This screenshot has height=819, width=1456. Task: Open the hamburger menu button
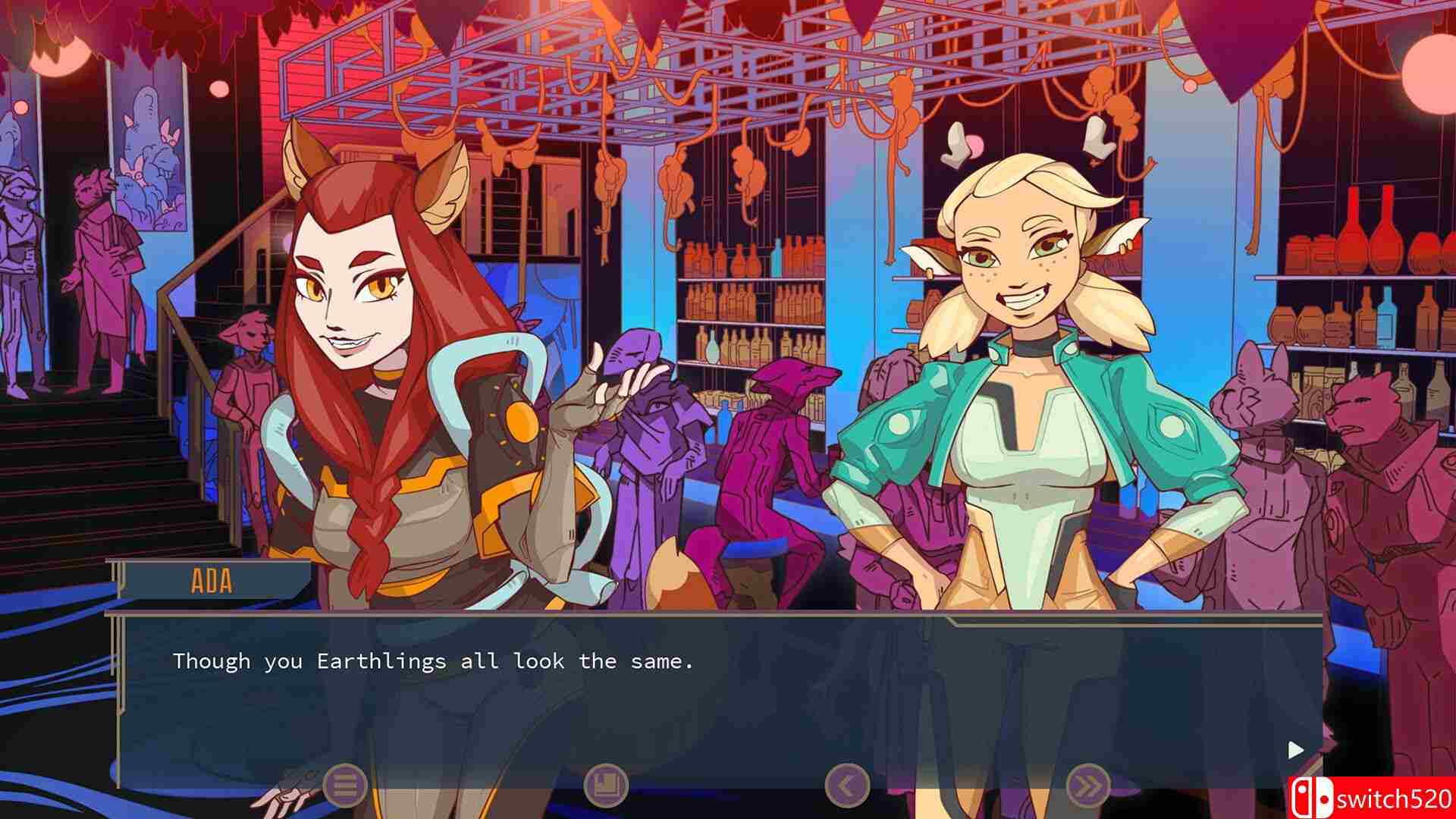345,785
